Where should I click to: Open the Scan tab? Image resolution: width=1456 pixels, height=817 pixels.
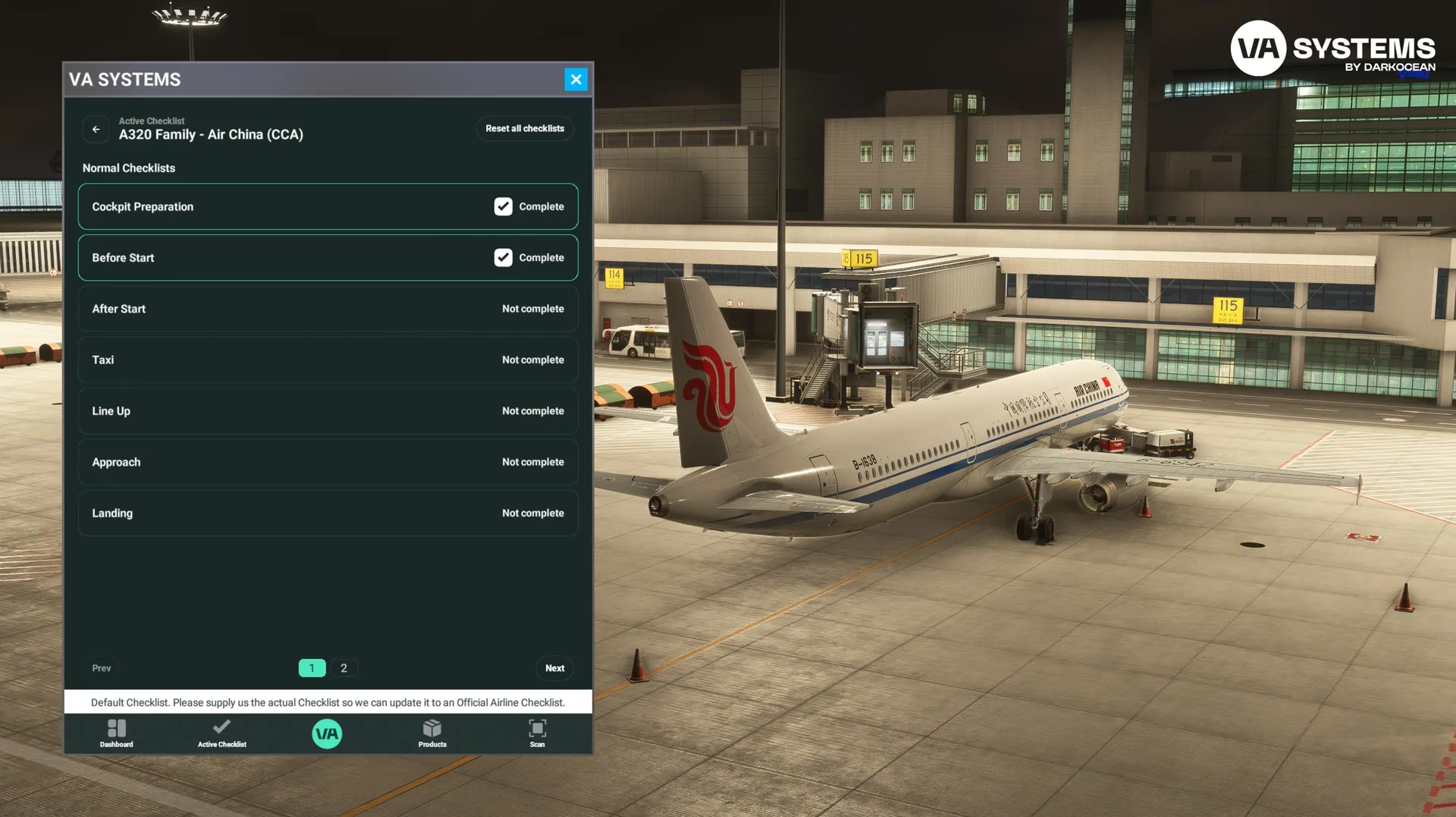pyautogui.click(x=537, y=734)
